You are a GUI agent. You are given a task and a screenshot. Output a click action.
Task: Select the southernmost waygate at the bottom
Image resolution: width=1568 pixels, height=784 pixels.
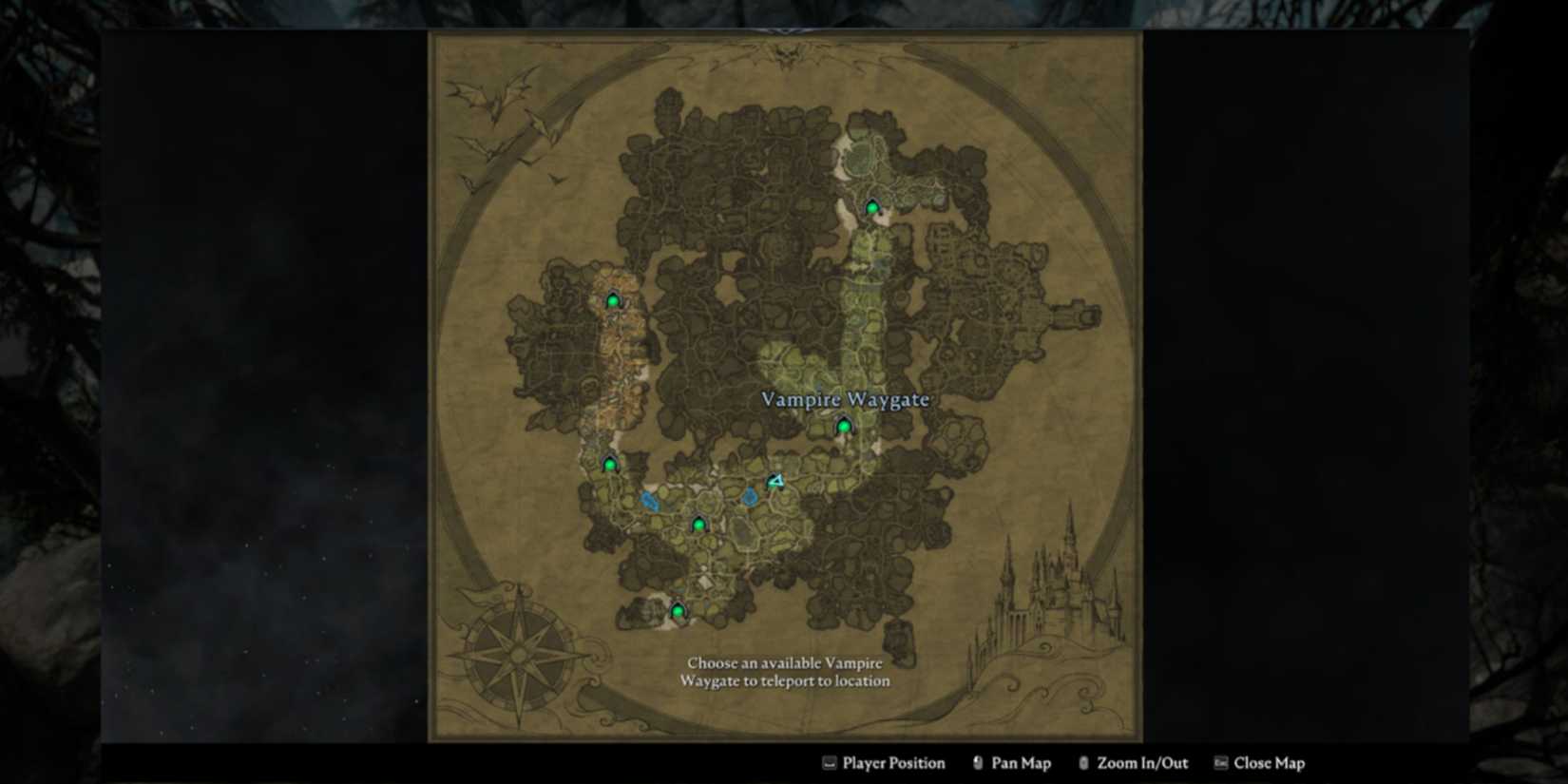point(677,609)
